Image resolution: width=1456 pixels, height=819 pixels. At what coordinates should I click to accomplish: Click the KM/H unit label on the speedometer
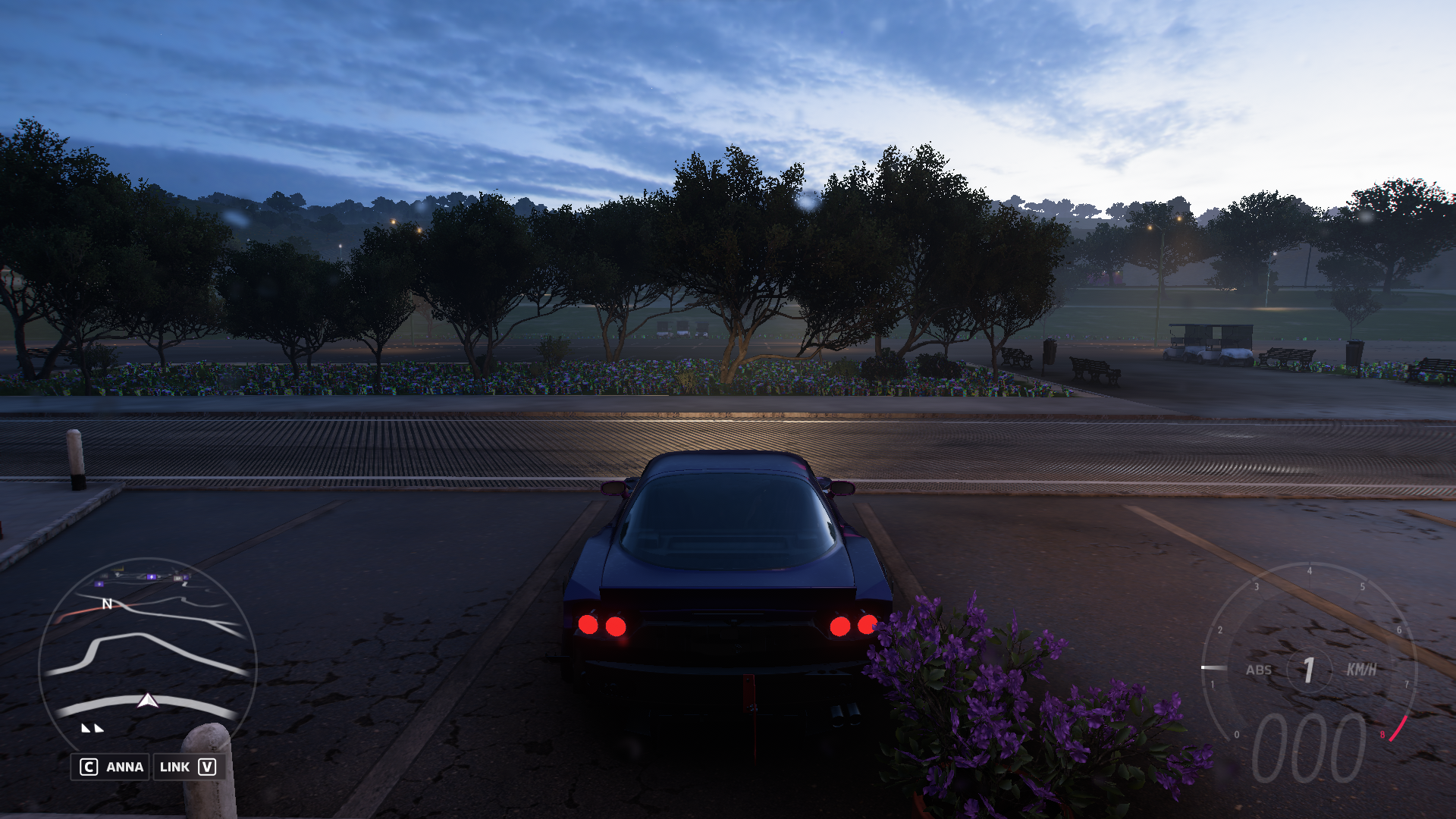point(1361,670)
